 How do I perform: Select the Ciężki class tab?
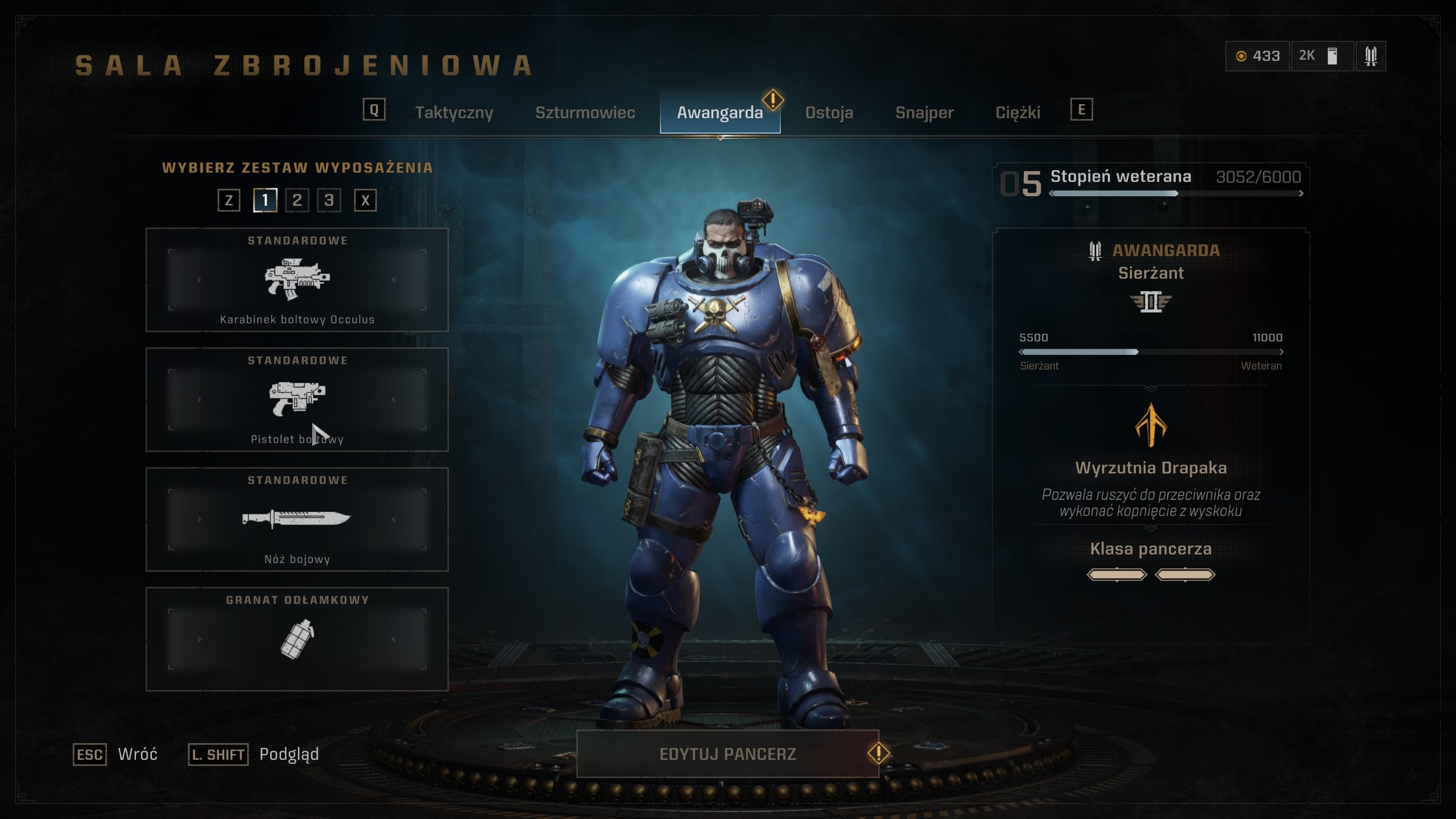[x=1017, y=113]
